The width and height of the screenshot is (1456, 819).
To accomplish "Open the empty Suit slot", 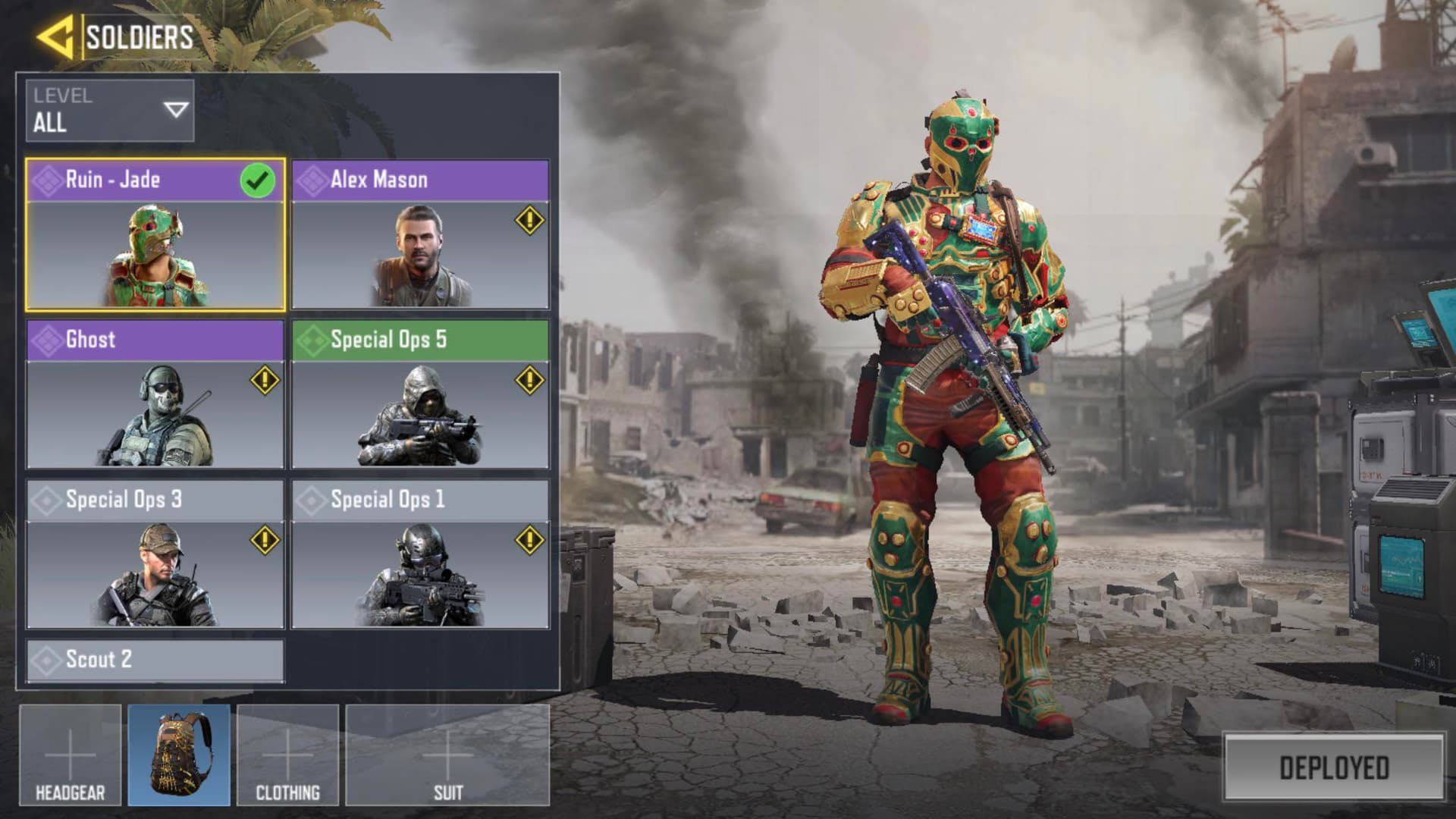I will (x=447, y=755).
